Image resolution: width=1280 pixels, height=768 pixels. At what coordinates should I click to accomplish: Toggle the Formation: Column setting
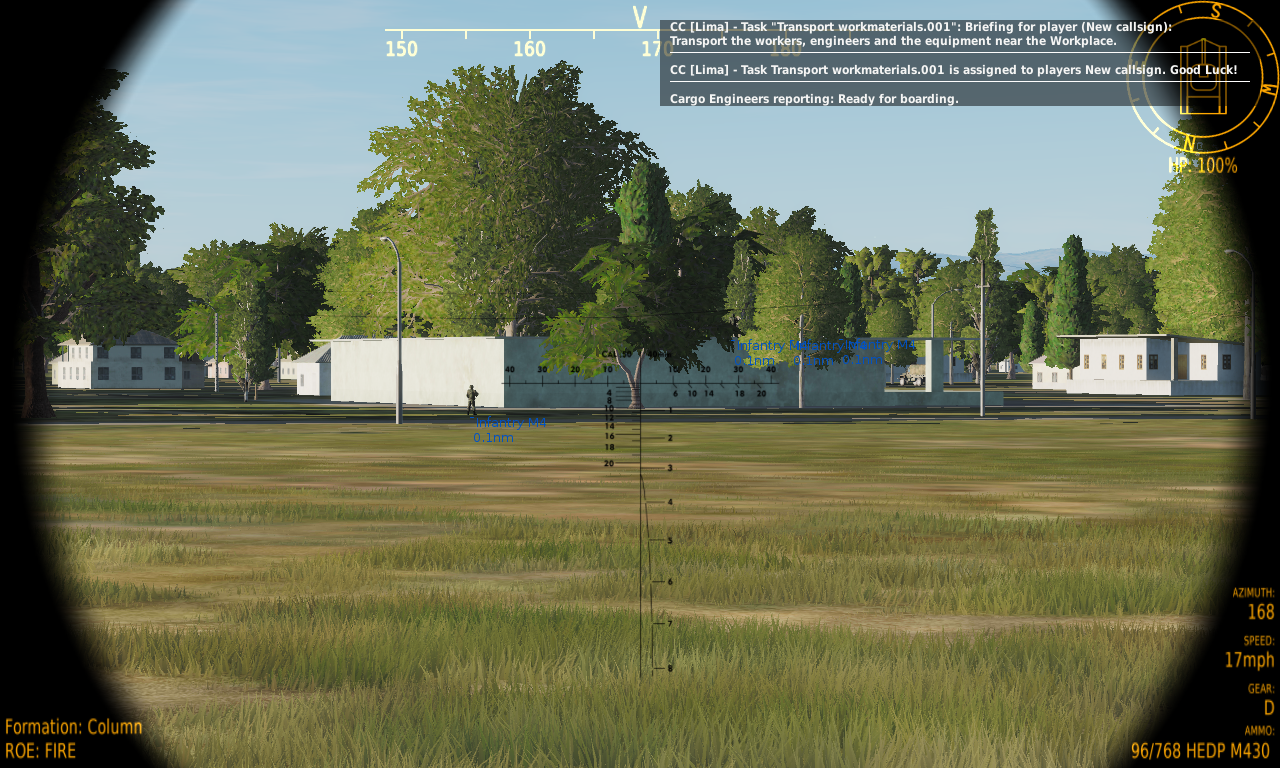[x=74, y=727]
